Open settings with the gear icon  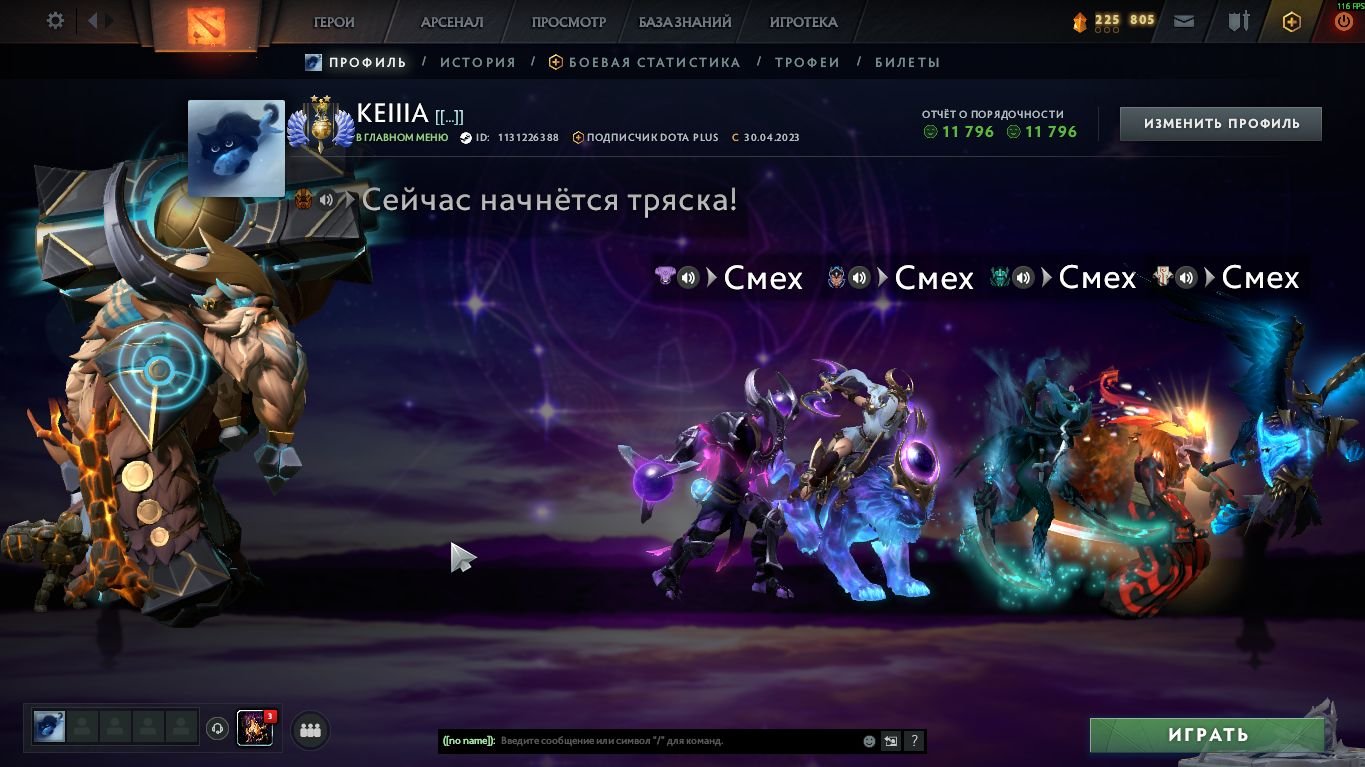55,18
